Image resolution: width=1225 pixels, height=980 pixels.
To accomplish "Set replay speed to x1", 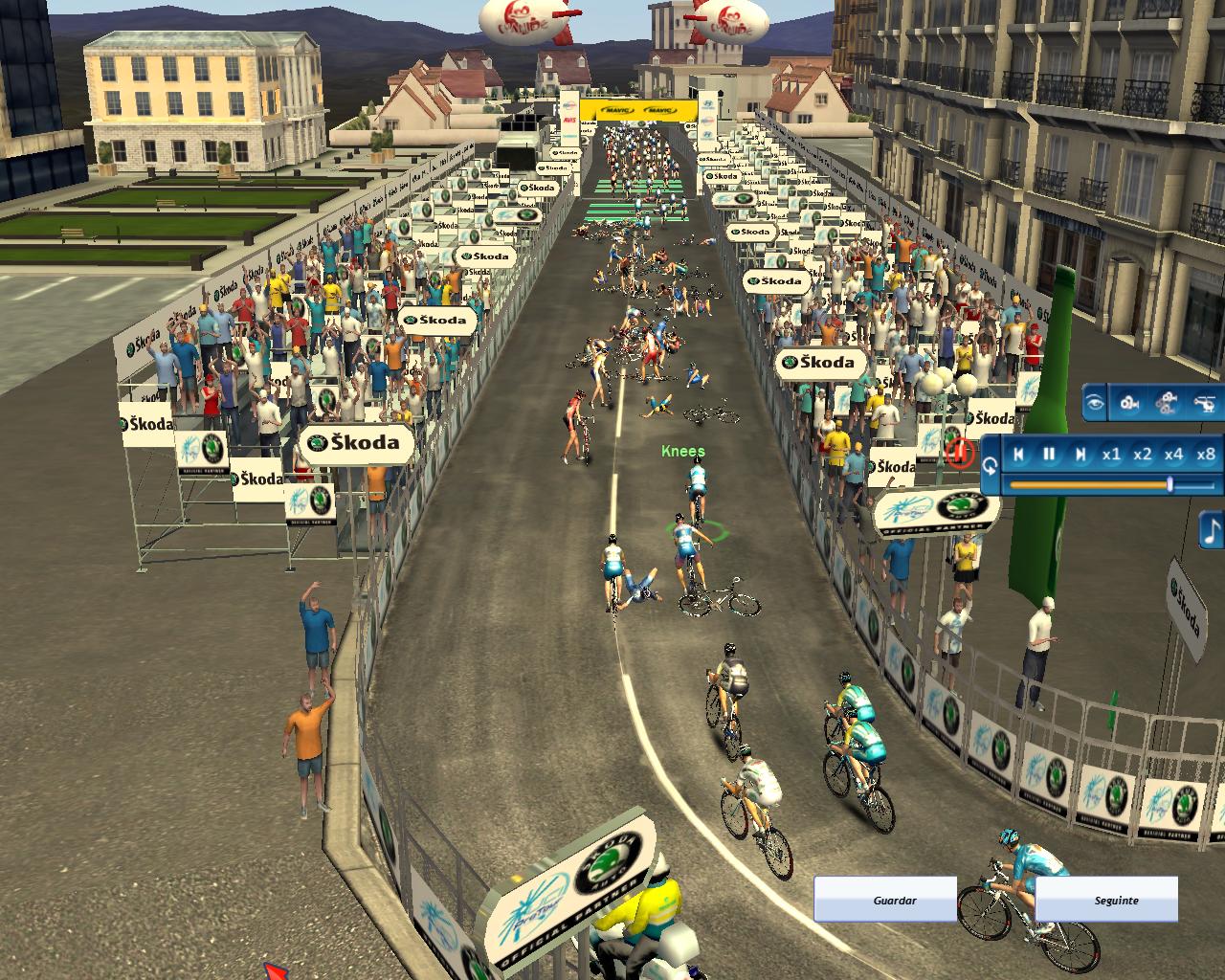I will 1111,455.
